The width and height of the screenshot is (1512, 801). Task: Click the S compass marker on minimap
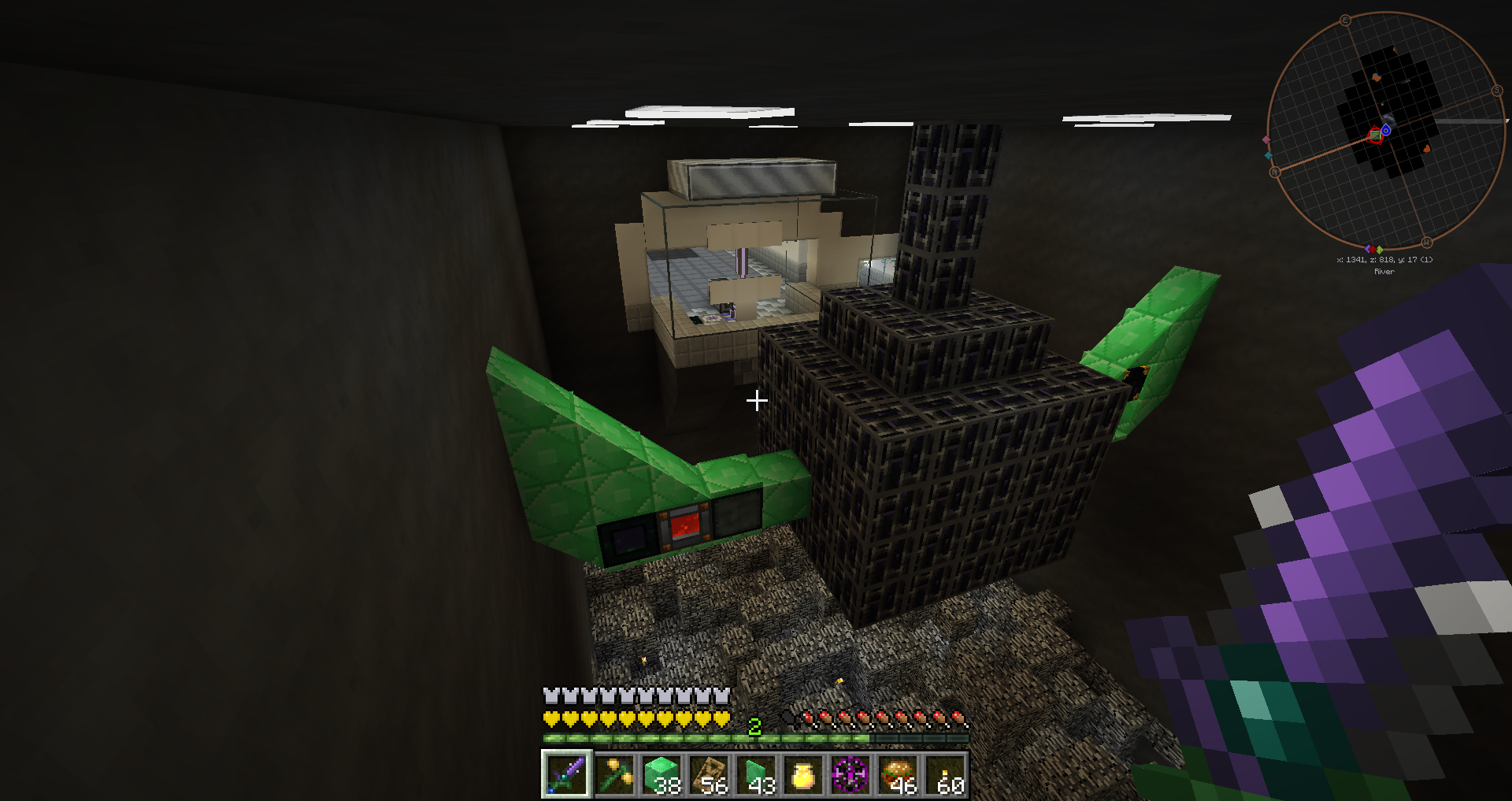point(1496,91)
